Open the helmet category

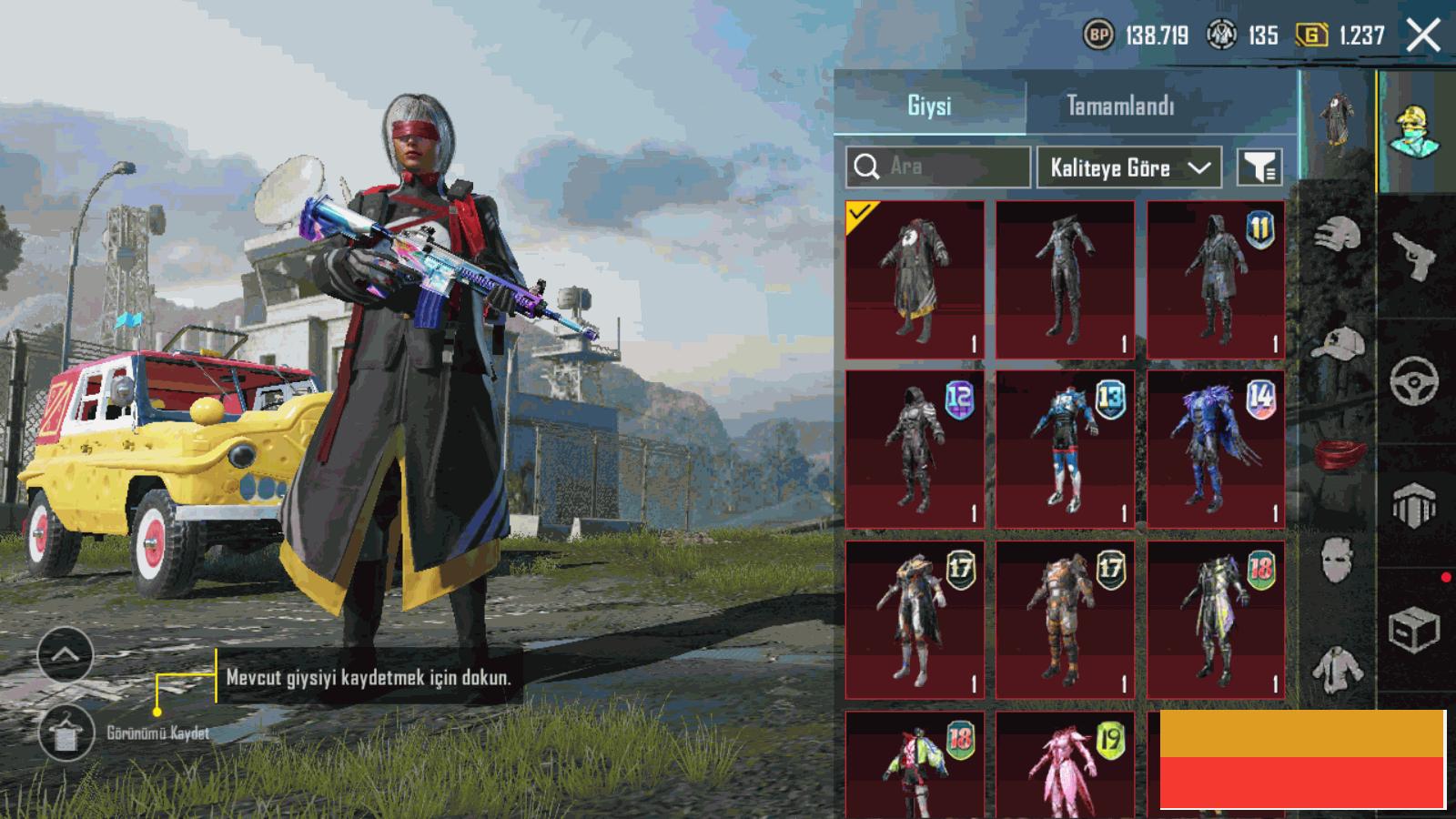[x=1338, y=235]
